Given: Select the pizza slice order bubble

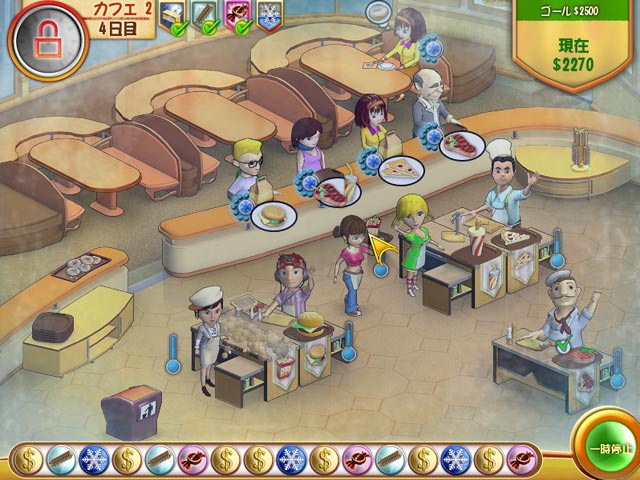Looking at the screenshot, I should (401, 169).
